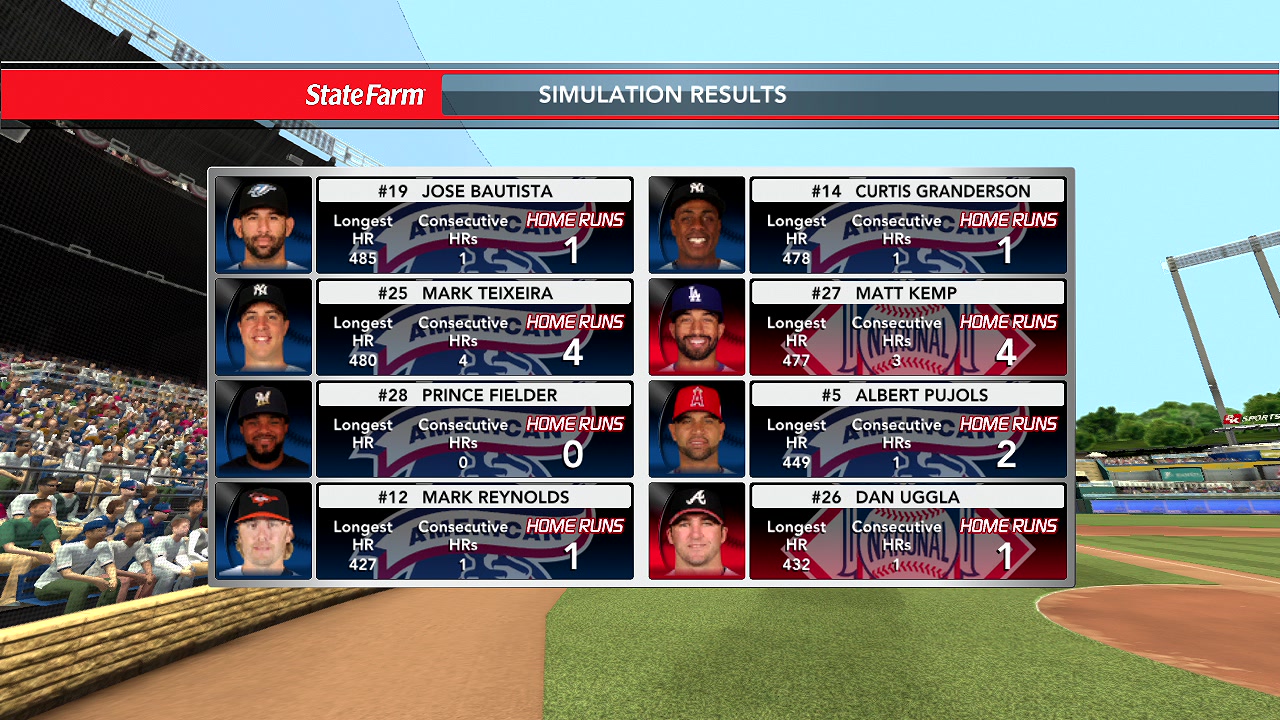Select Jose Bautista's results panel

coord(474,226)
